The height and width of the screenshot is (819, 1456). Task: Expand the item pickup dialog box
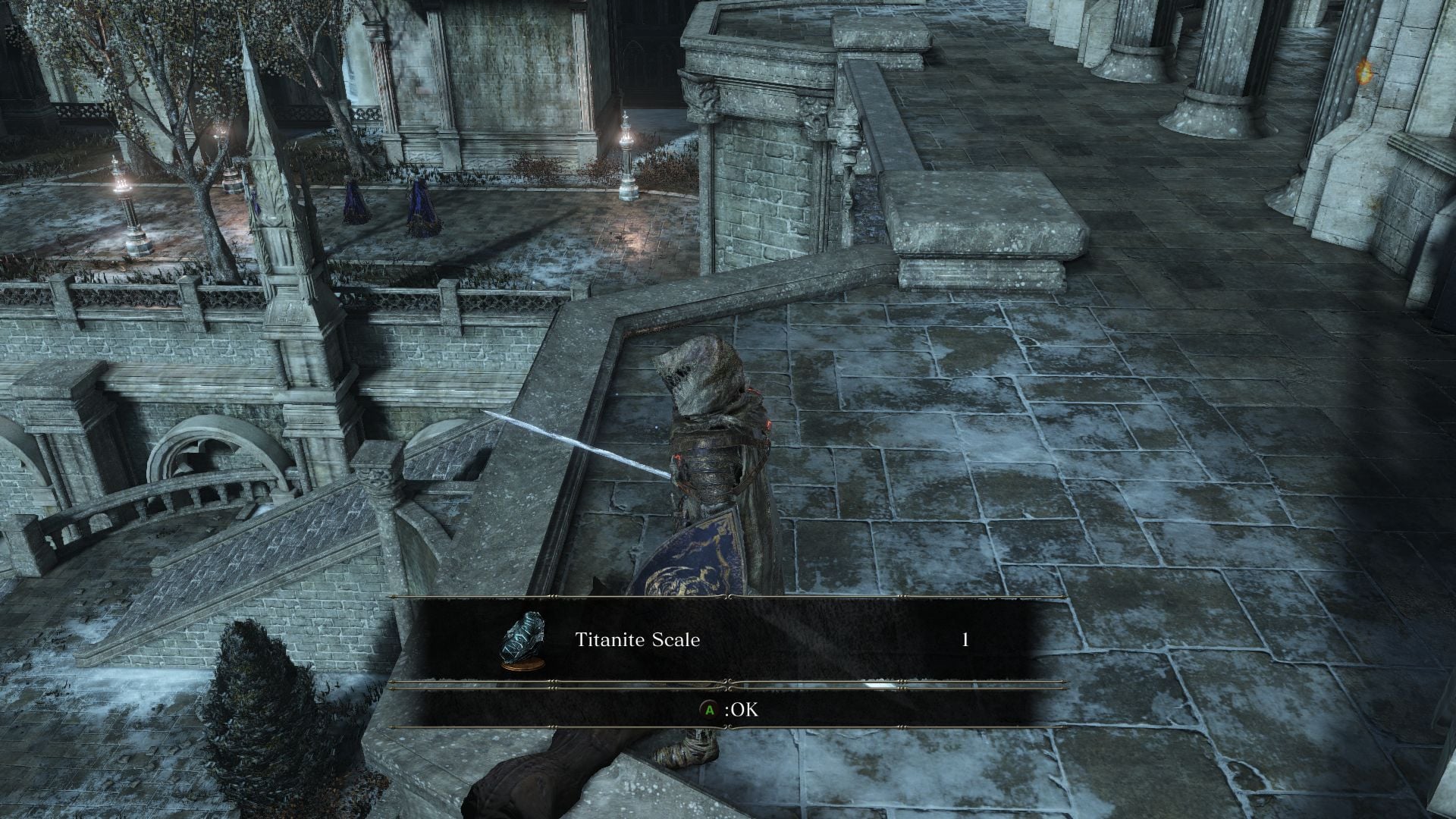728,660
